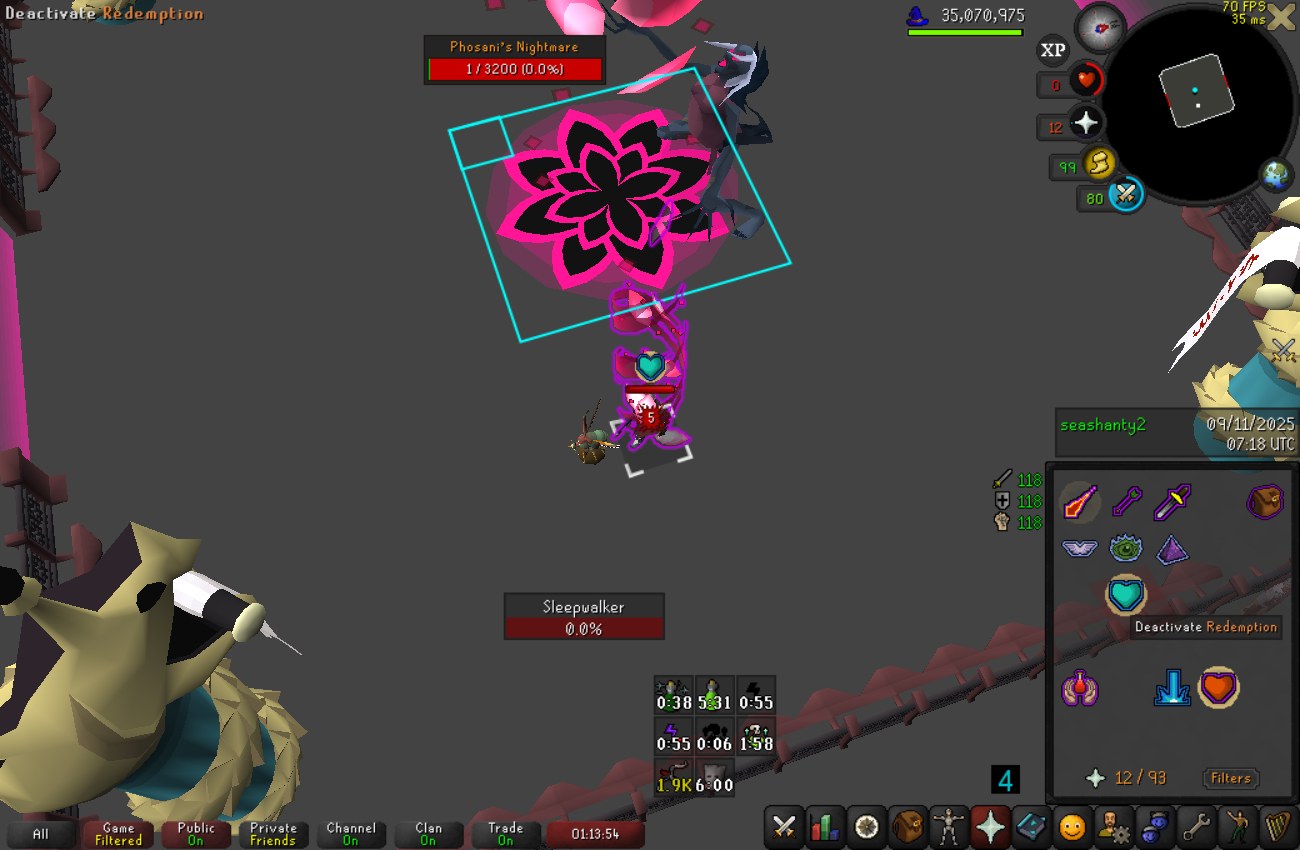Deactivate the Redemption prayer
This screenshot has width=1300, height=850.
point(1126,595)
